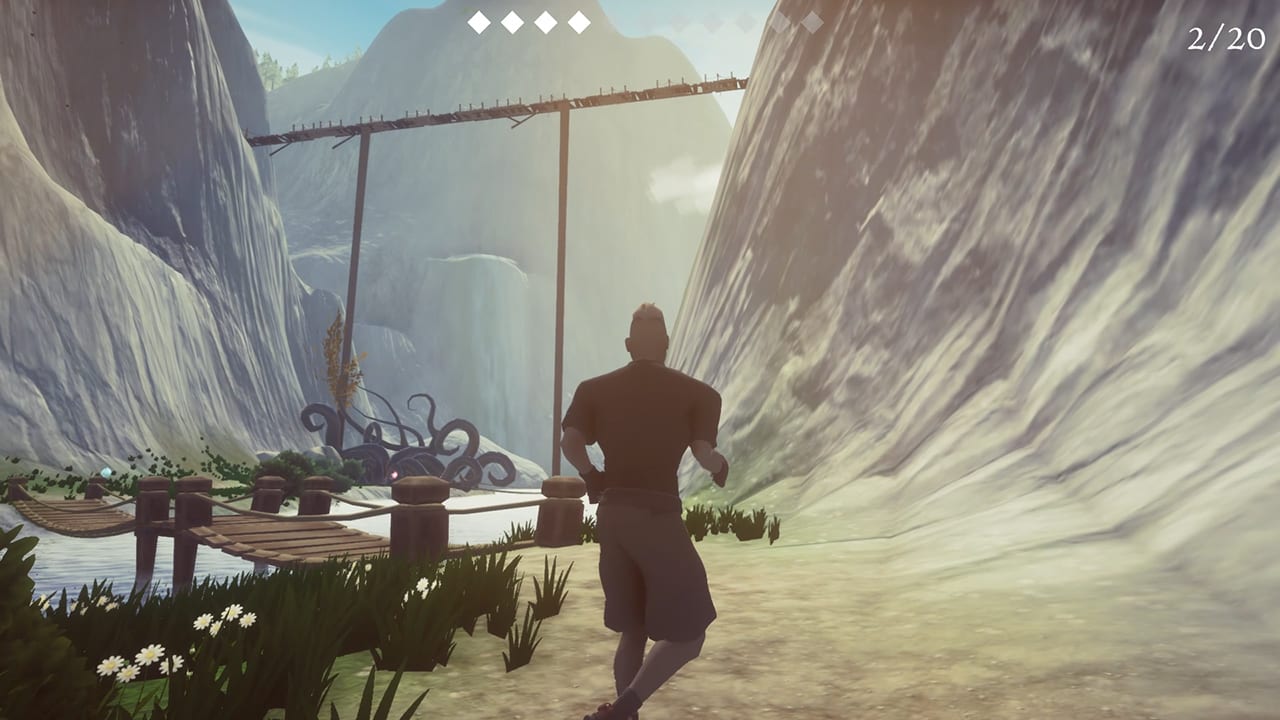
Task: Click the fourth white diamond indicator
Action: click(x=577, y=21)
